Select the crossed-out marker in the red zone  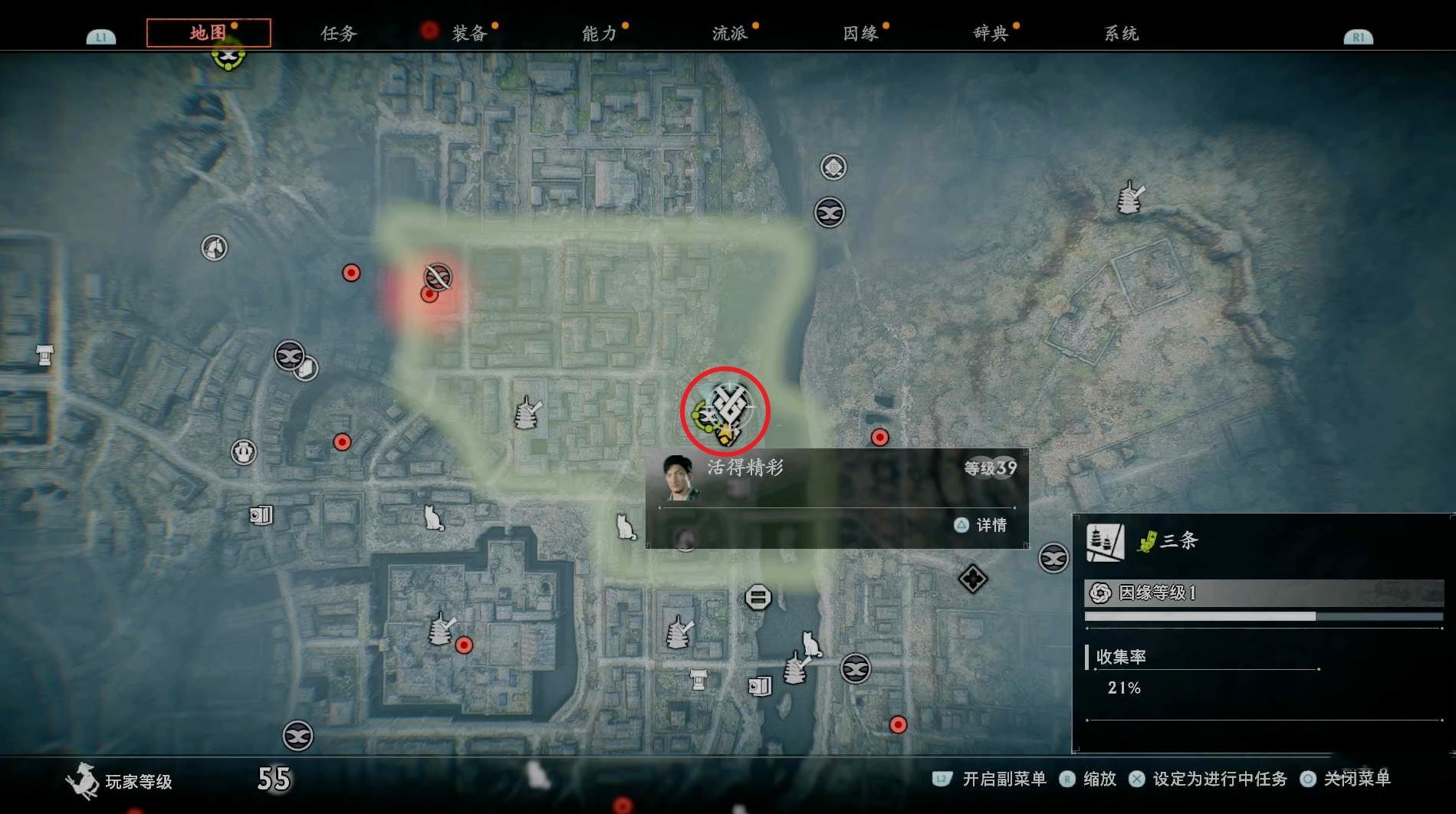coord(438,276)
